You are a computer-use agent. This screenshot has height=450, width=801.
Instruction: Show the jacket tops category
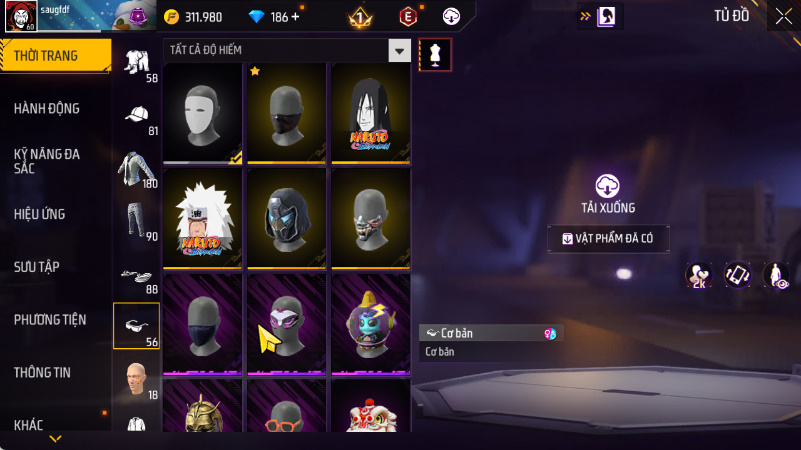pos(136,168)
